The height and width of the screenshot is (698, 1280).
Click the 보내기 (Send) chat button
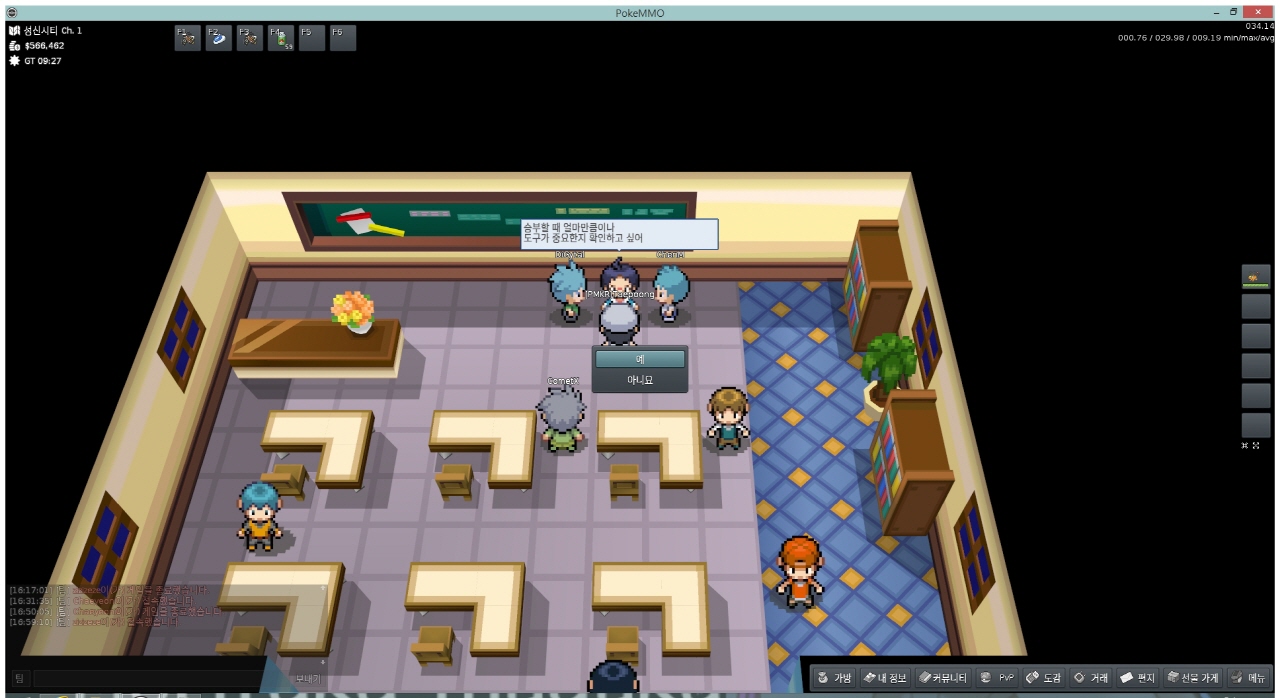(308, 678)
